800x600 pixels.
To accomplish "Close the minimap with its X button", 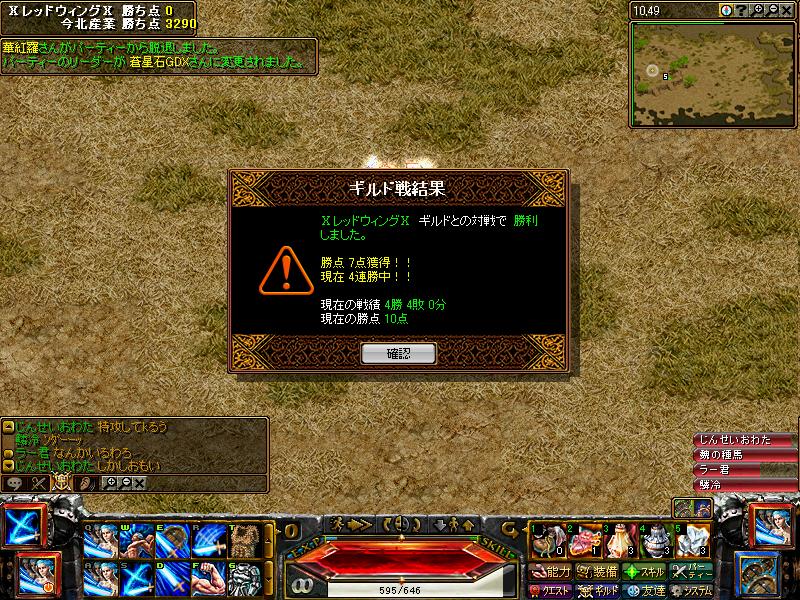I will (x=787, y=10).
